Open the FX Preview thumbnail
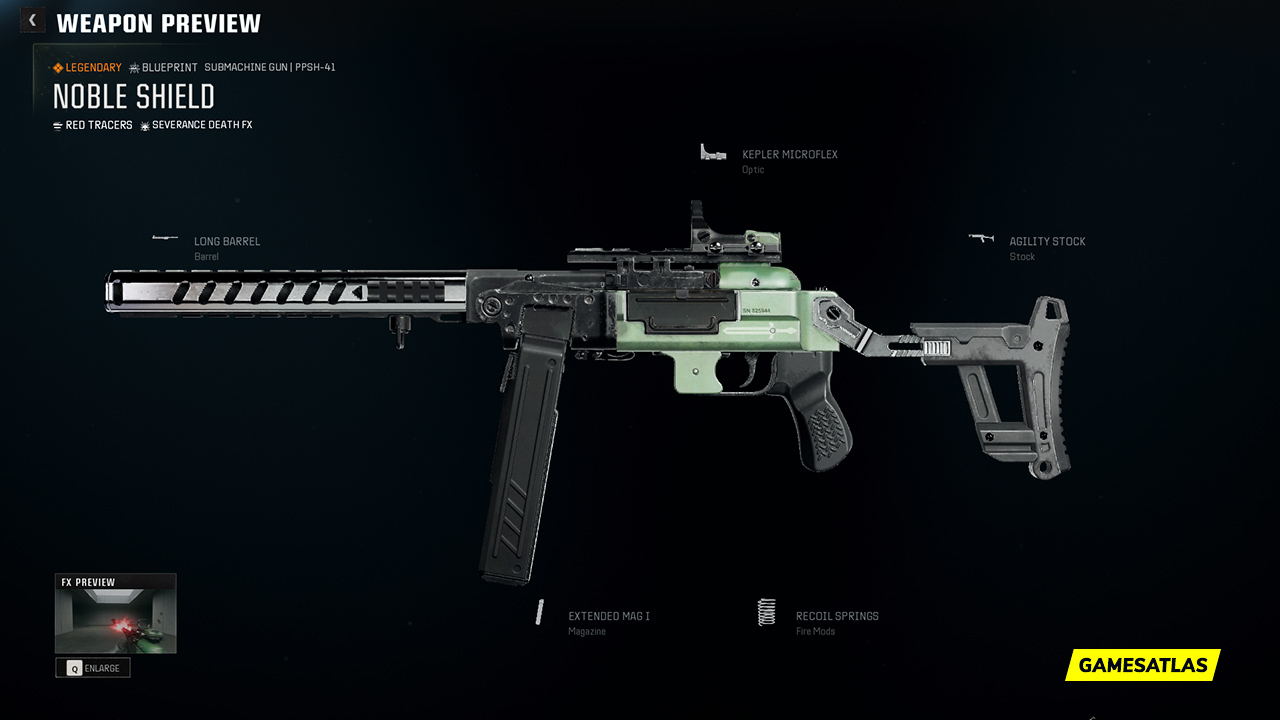This screenshot has width=1280, height=720. (x=116, y=620)
